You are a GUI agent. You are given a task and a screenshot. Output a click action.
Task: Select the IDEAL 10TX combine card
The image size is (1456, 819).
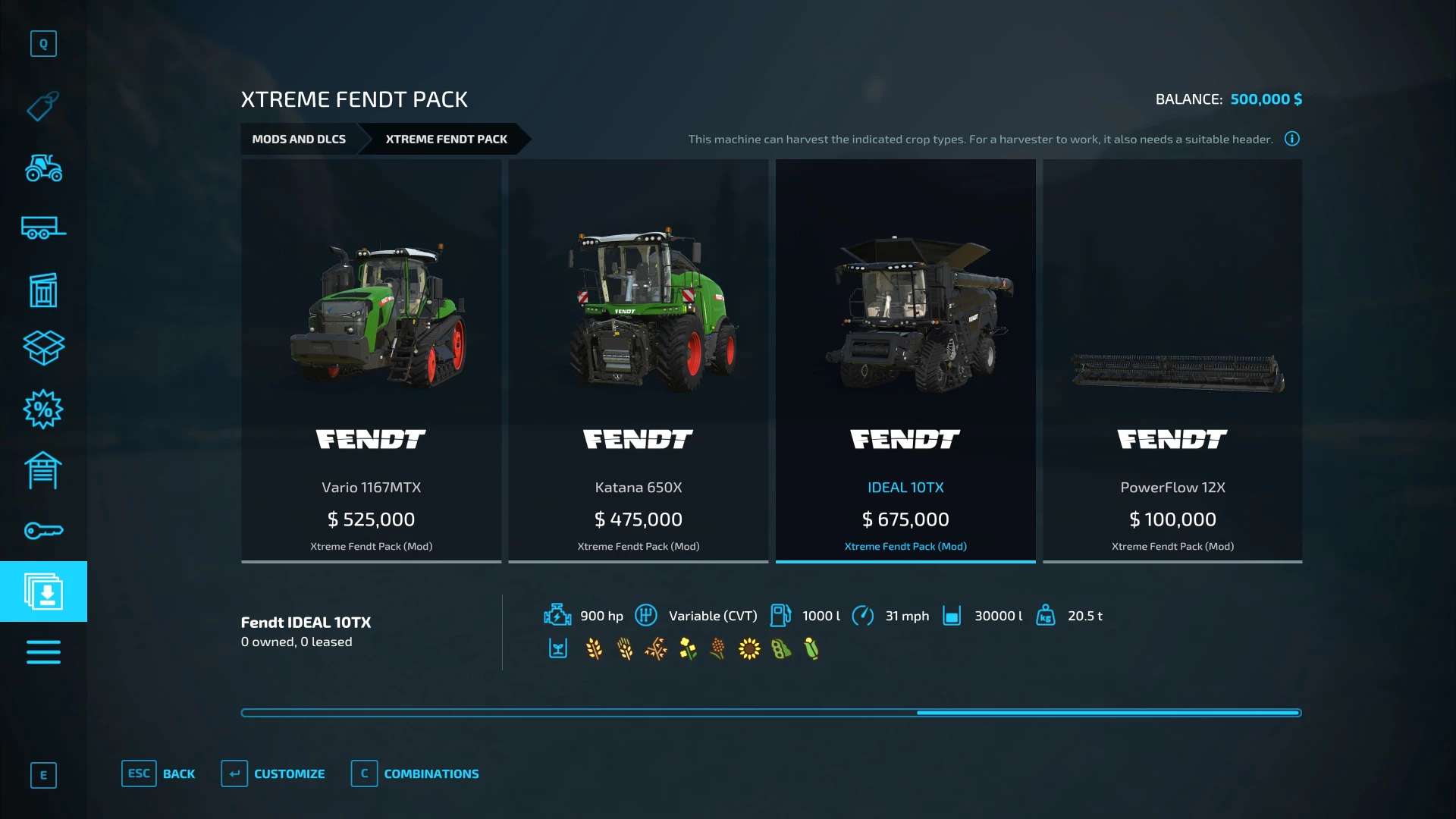click(x=905, y=360)
